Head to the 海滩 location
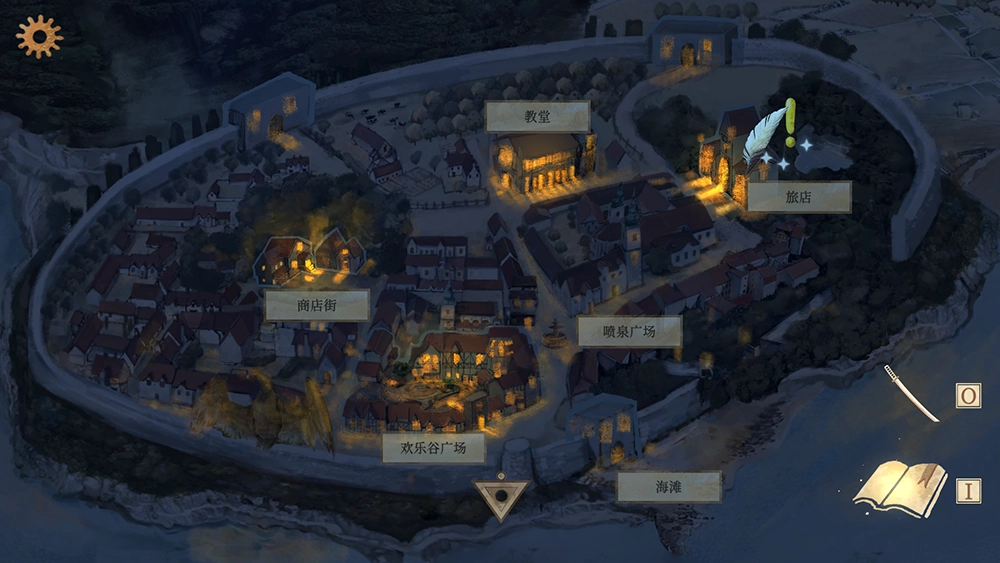The image size is (1000, 563). (668, 487)
